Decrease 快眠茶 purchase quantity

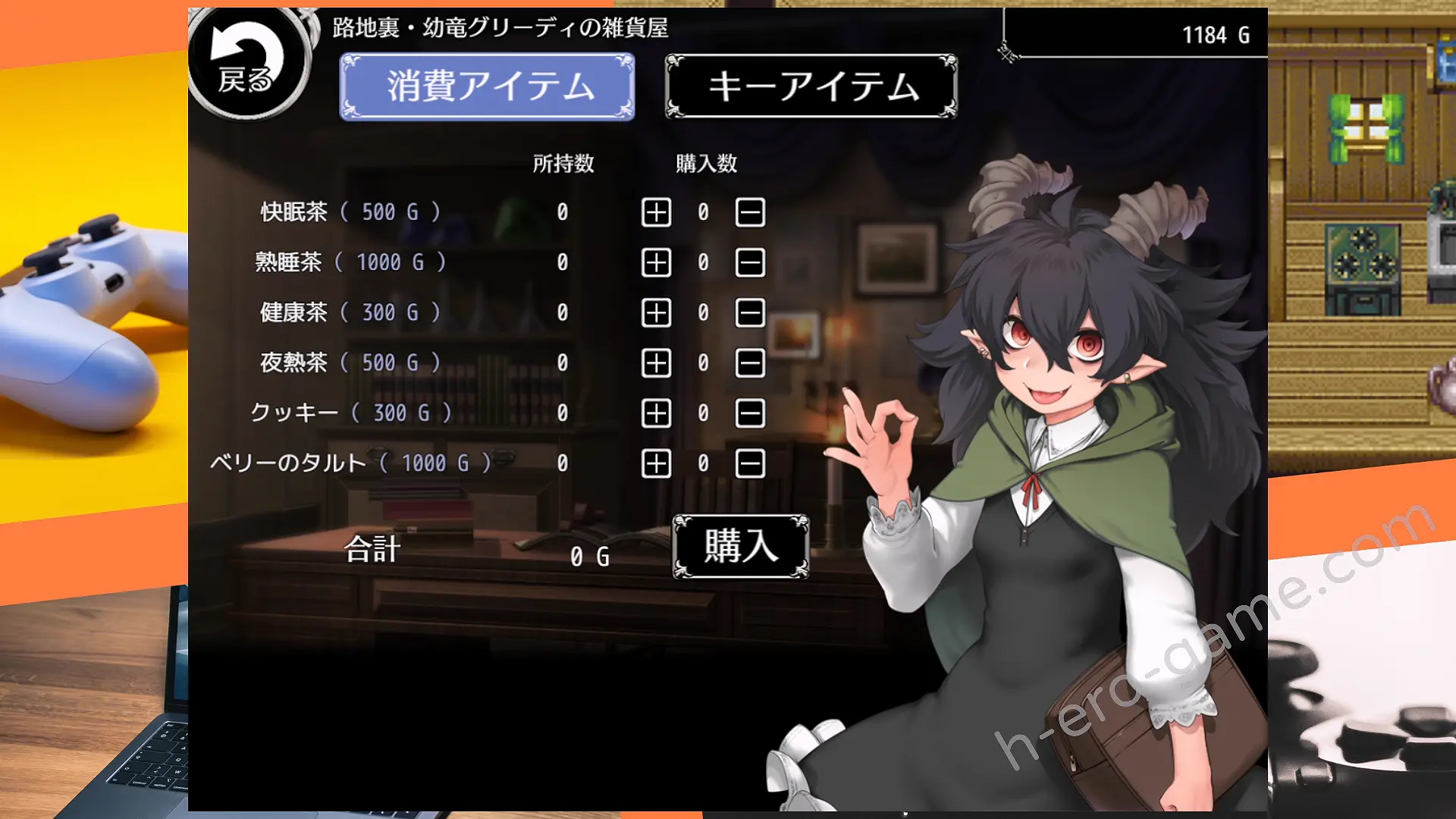(750, 212)
